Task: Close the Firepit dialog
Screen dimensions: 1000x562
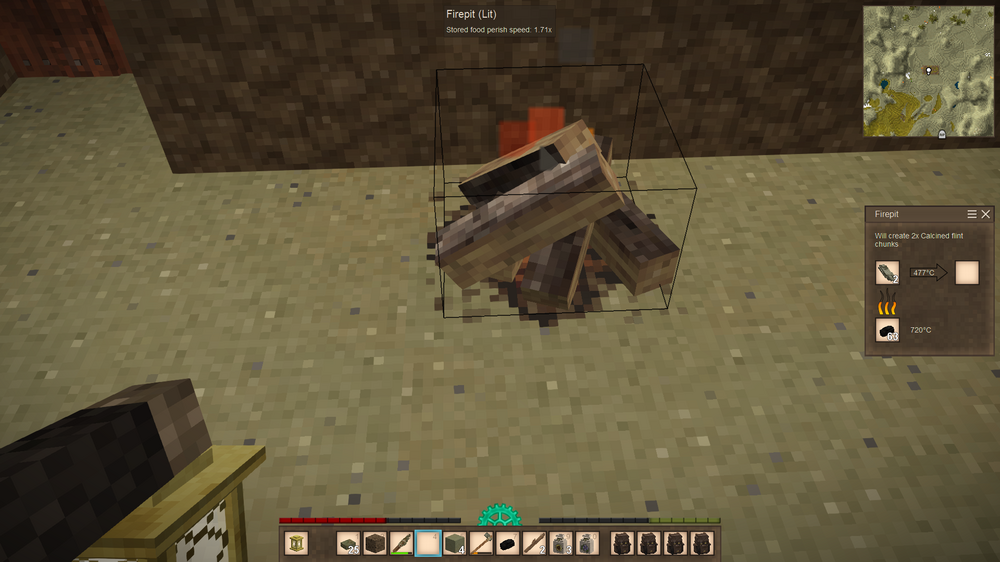Action: pyautogui.click(x=986, y=215)
